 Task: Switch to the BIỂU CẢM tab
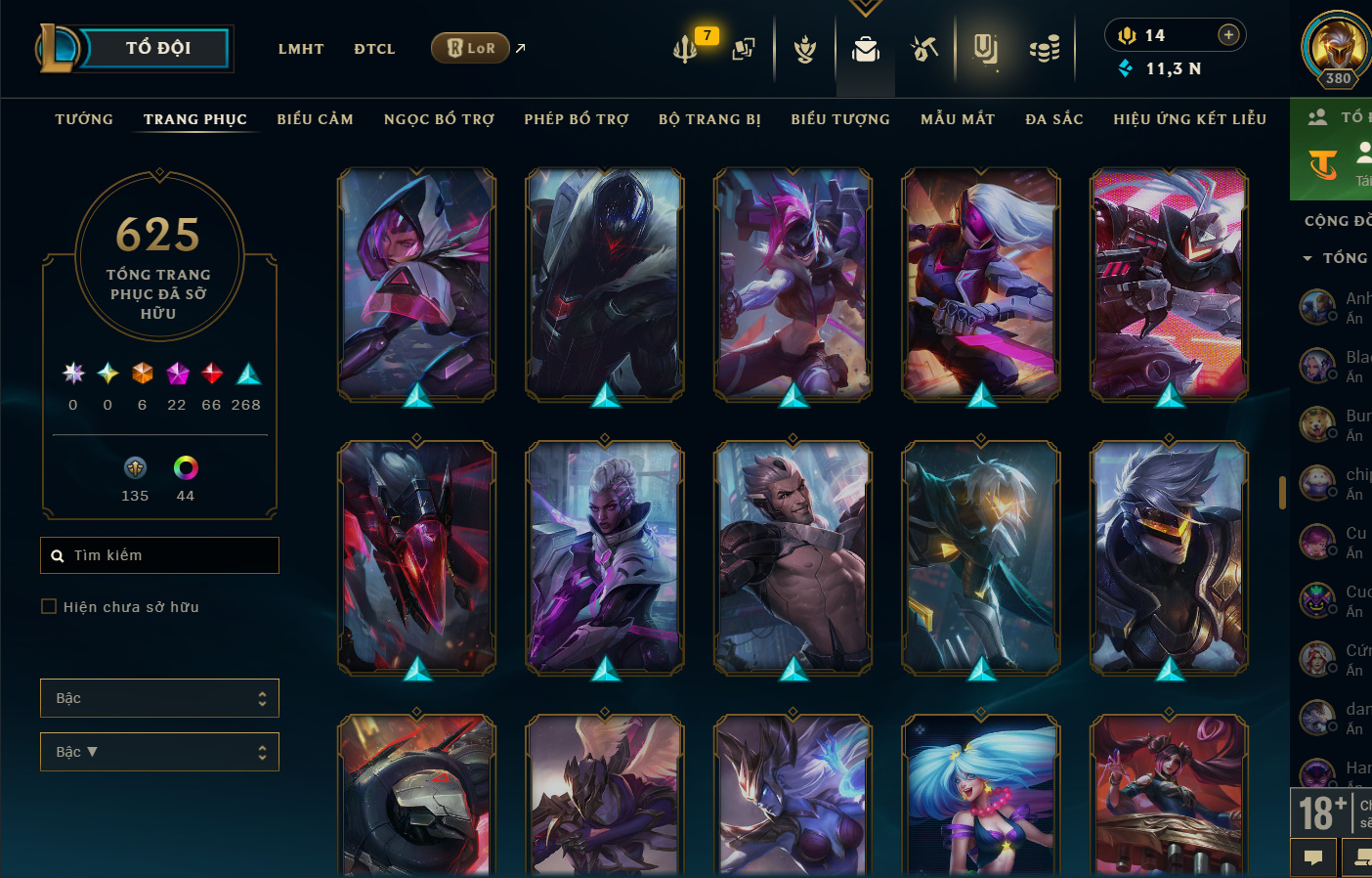point(315,119)
